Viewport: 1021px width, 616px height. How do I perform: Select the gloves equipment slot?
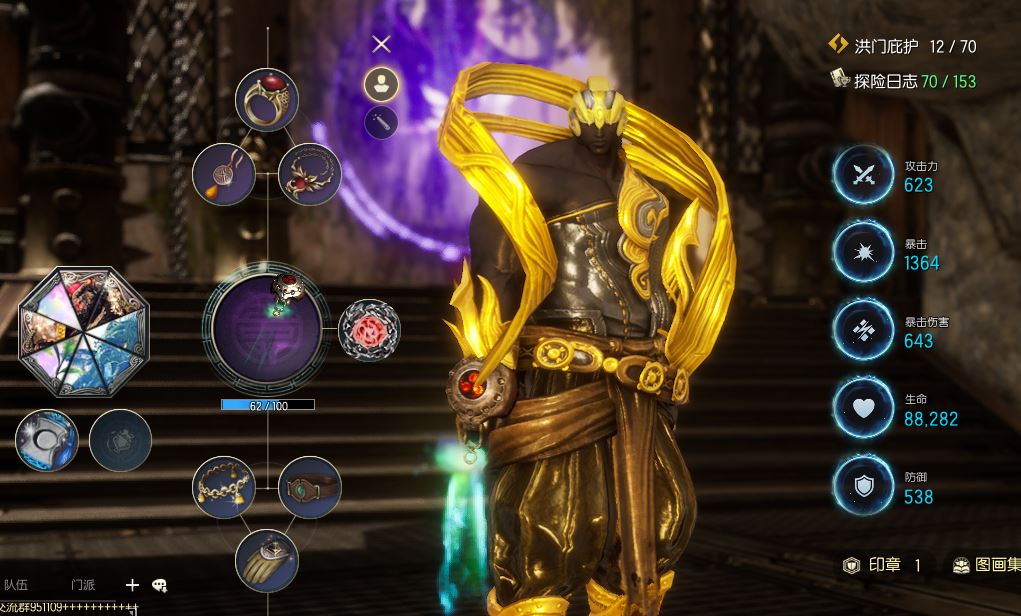[267, 560]
